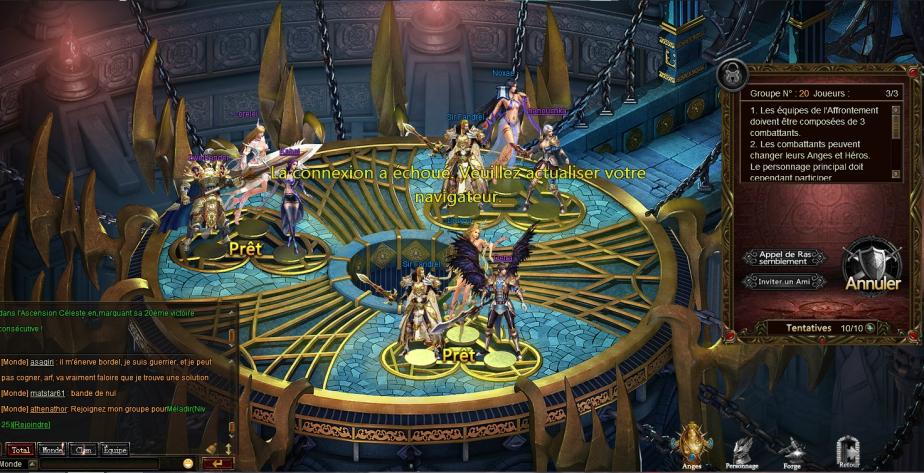Cancel the match with the Annuler button
The width and height of the screenshot is (924, 473).
click(x=872, y=268)
